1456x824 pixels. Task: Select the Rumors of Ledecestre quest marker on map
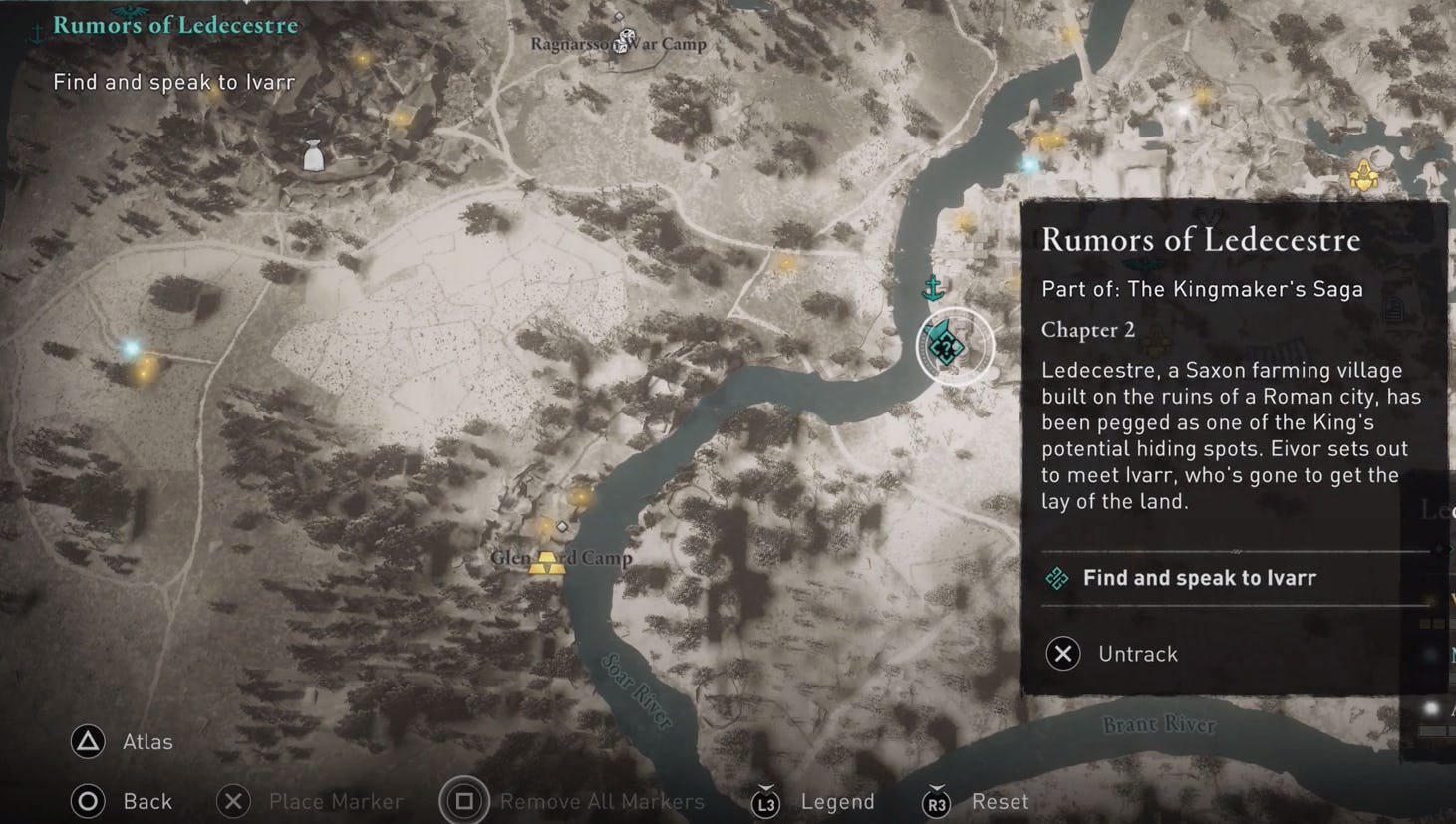945,346
